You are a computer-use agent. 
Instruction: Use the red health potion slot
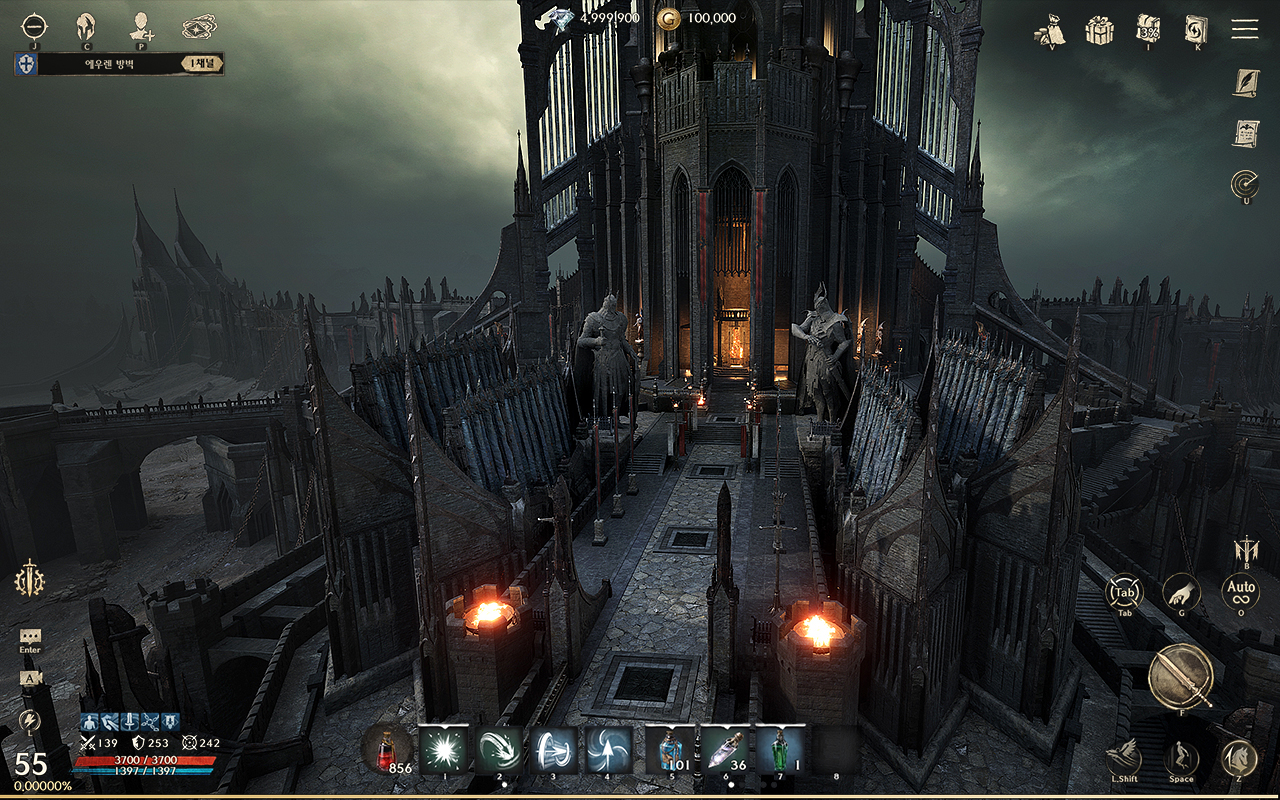point(386,748)
